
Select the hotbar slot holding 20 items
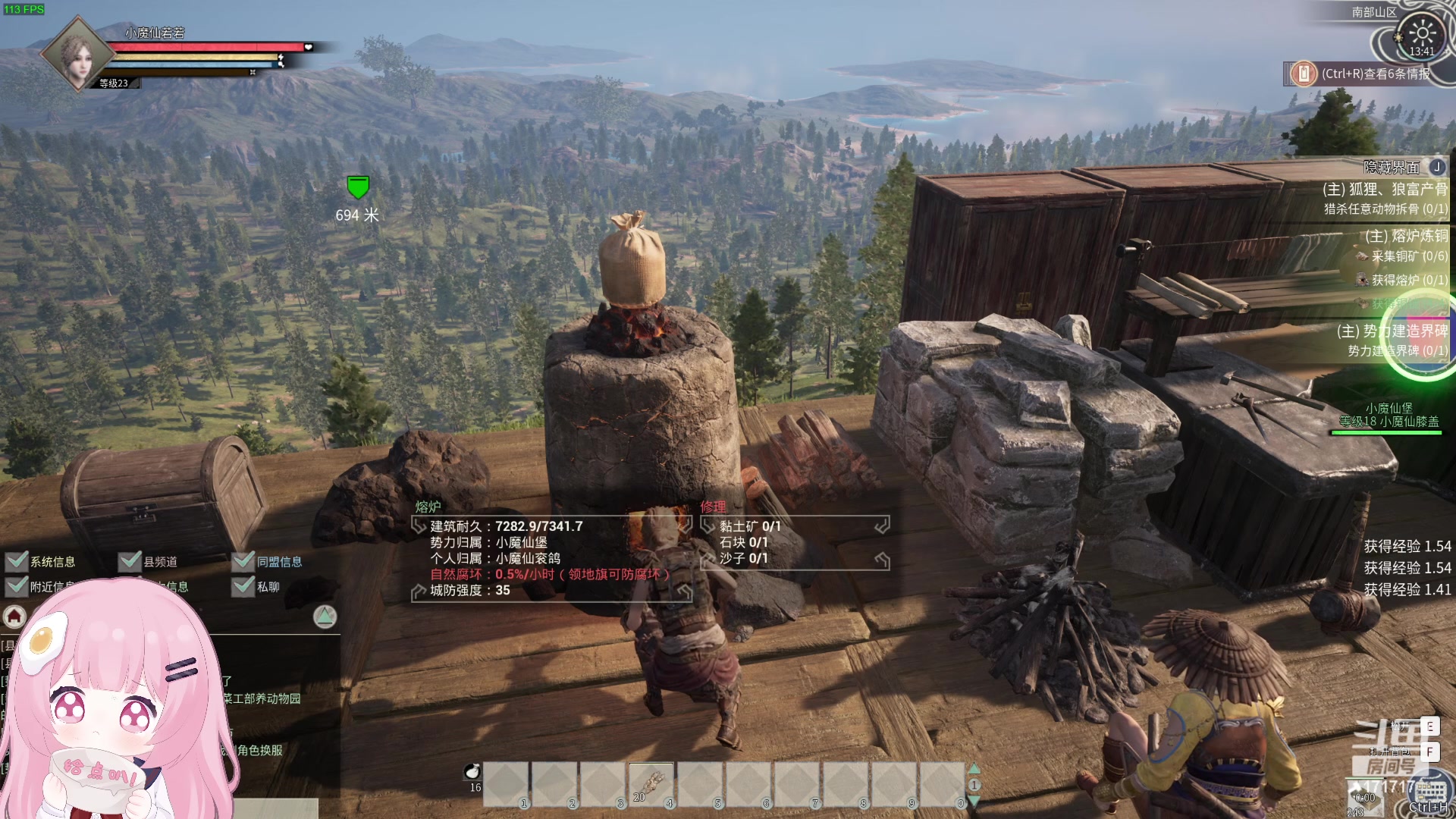click(651, 783)
